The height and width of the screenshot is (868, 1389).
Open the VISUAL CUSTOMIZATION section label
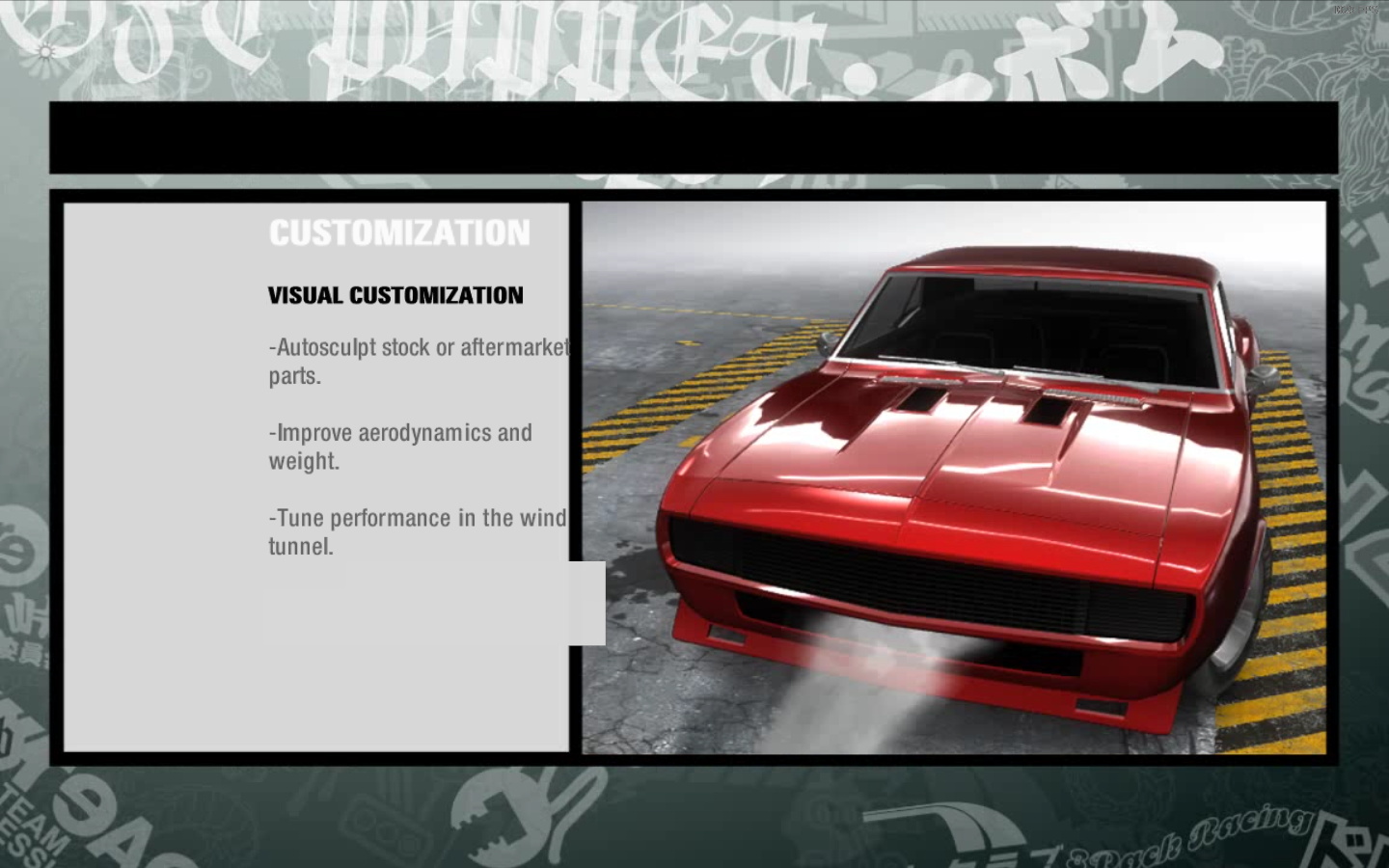[x=395, y=295]
